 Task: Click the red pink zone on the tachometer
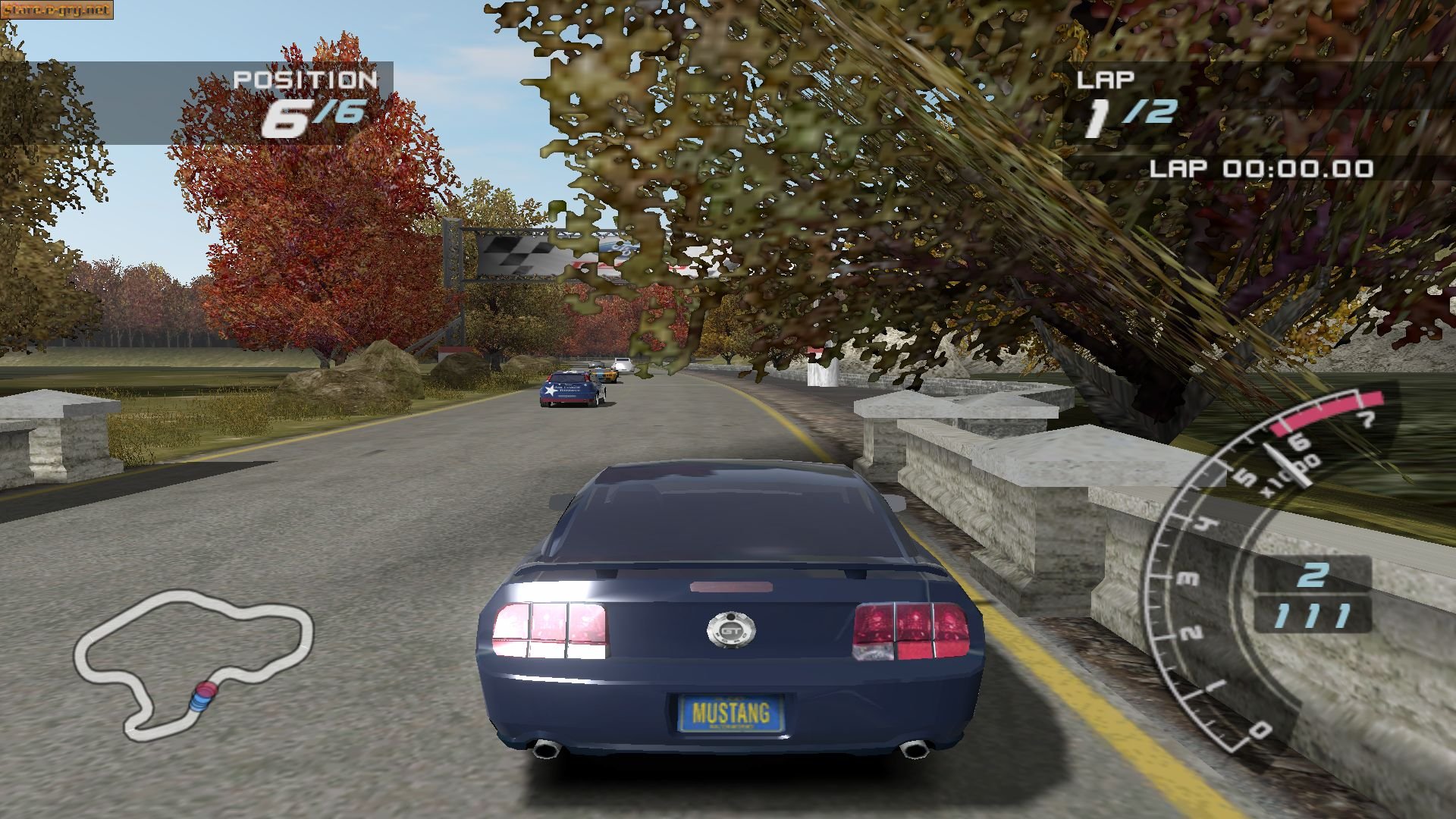[x=1327, y=410]
